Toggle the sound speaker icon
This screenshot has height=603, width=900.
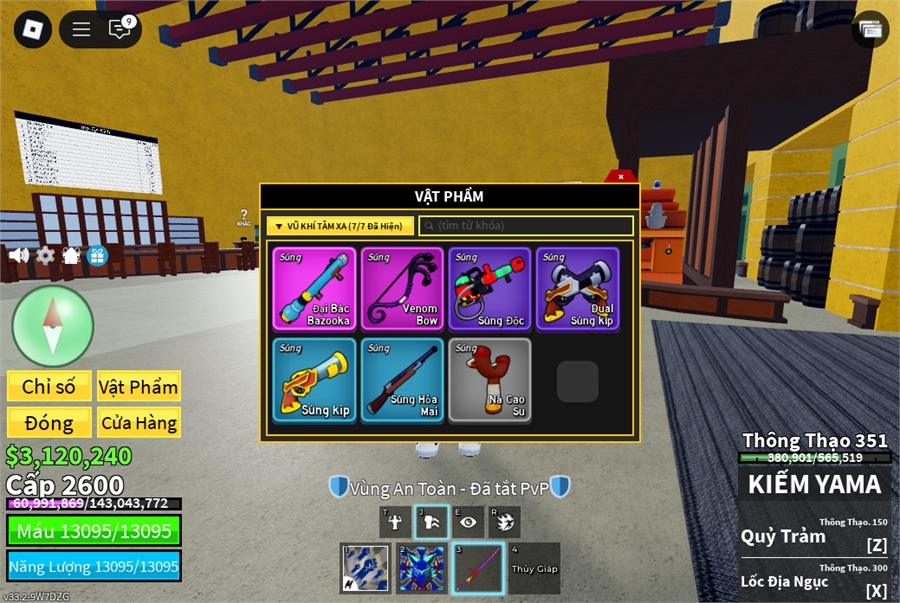pyautogui.click(x=19, y=255)
